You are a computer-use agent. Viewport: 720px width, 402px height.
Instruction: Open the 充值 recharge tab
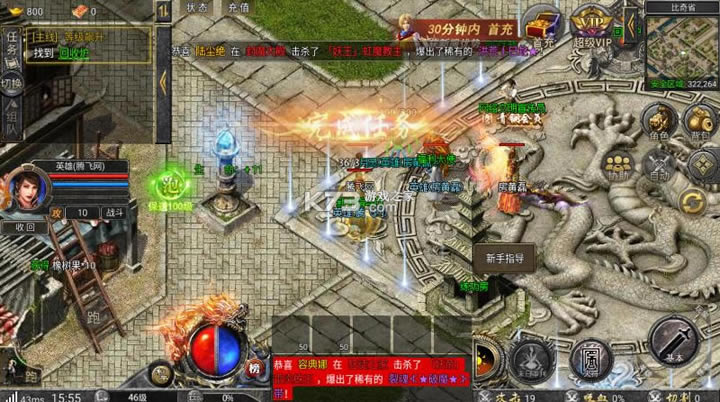[238, 7]
